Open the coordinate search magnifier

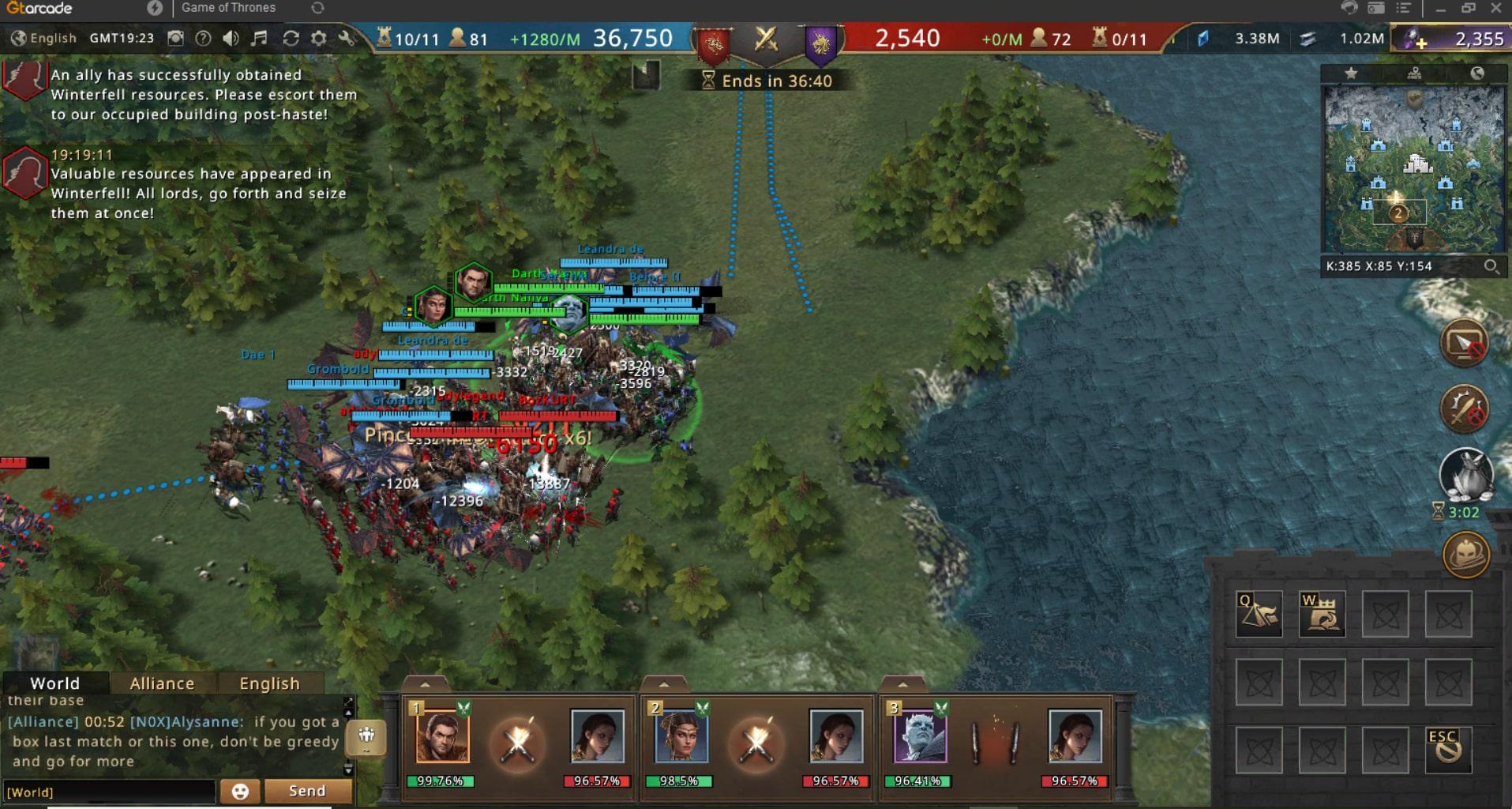tap(1491, 266)
